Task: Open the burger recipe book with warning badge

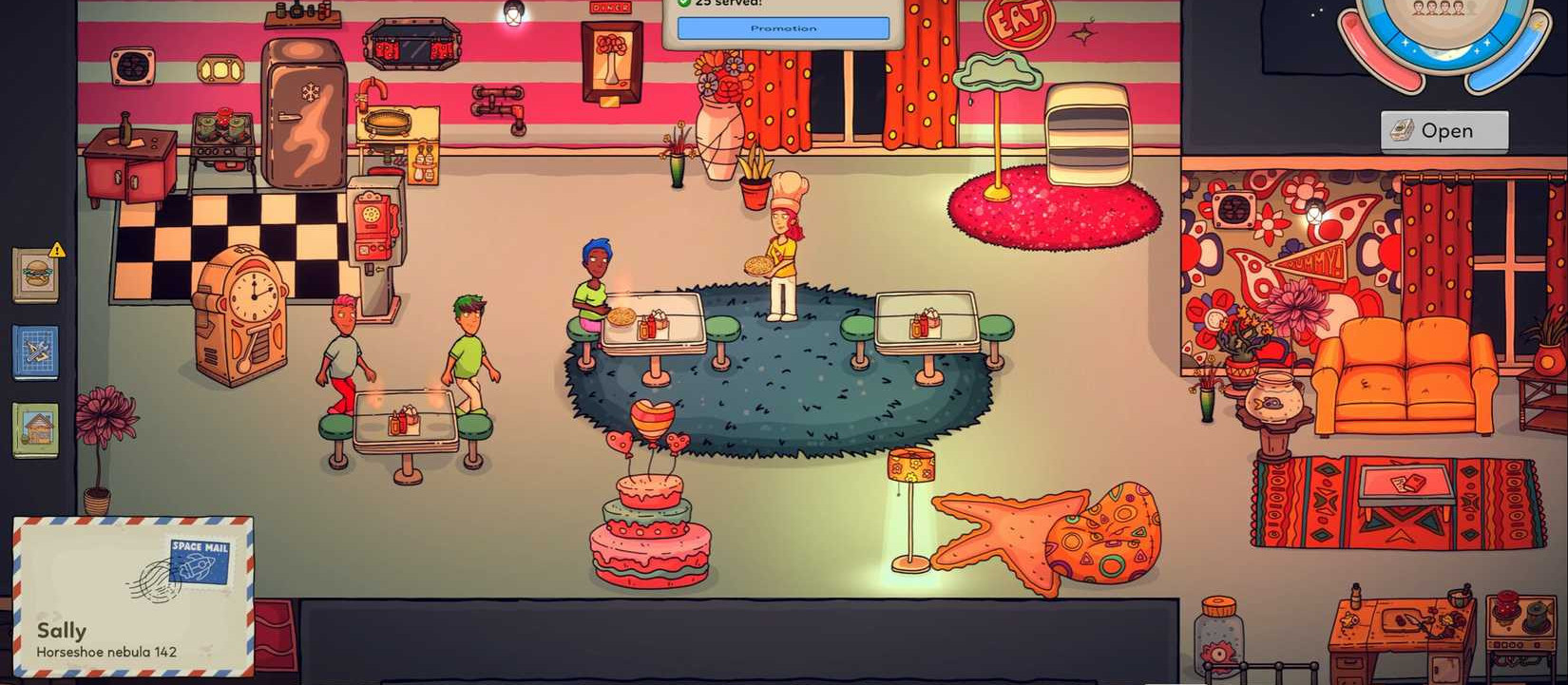Action: [x=34, y=276]
